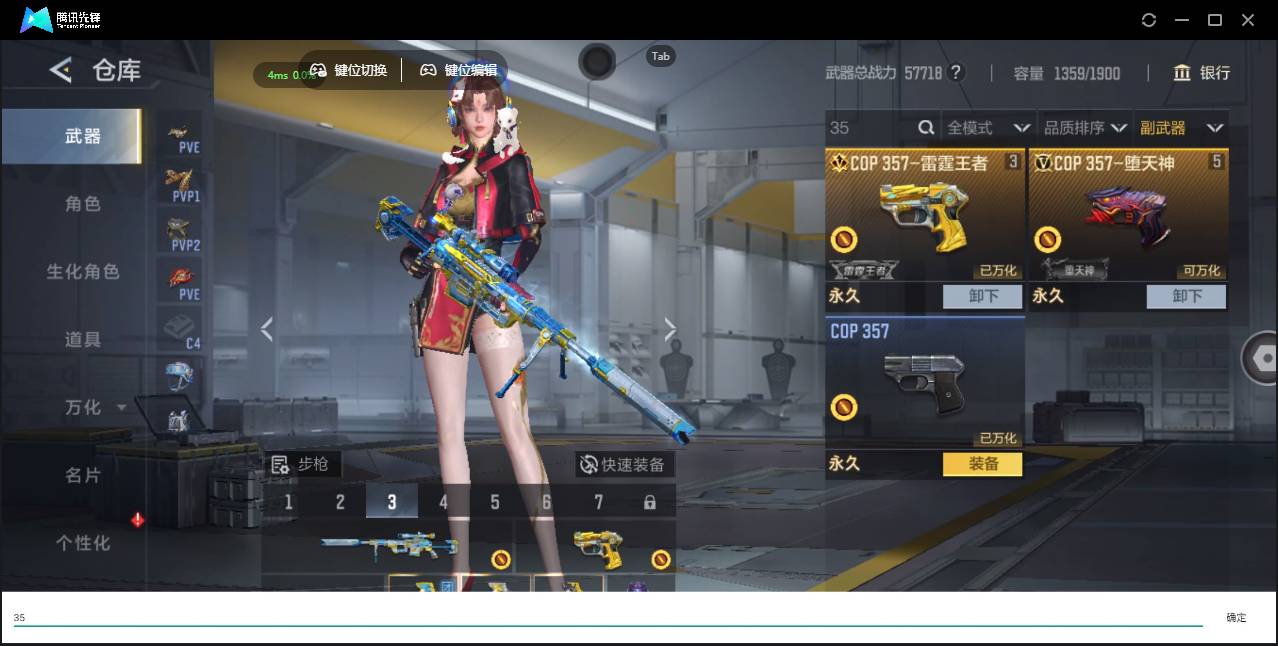The height and width of the screenshot is (646, 1278).
Task: Switch to the 角色 tab
Action: click(83, 204)
